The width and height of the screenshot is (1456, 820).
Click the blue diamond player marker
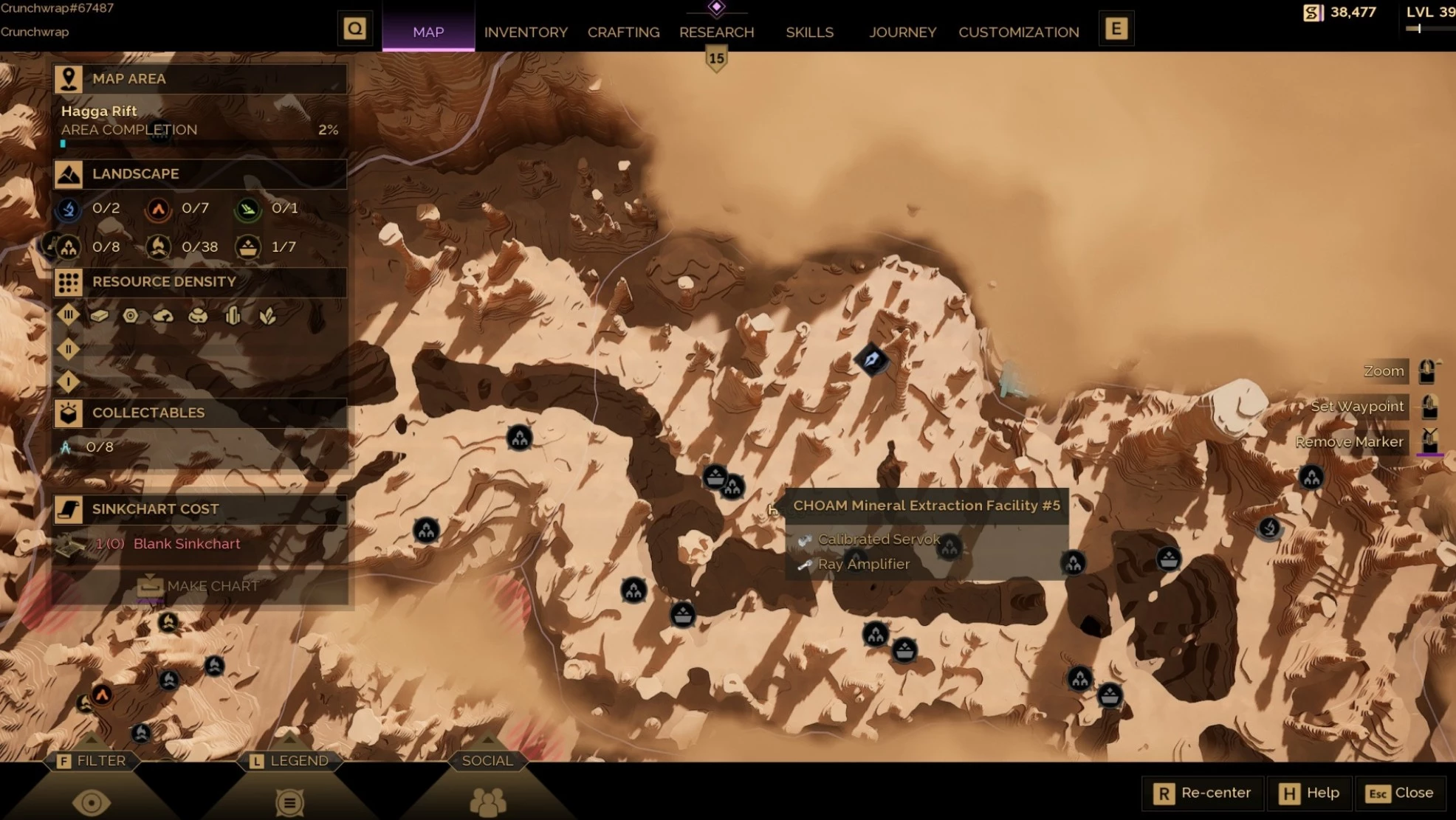pos(872,360)
